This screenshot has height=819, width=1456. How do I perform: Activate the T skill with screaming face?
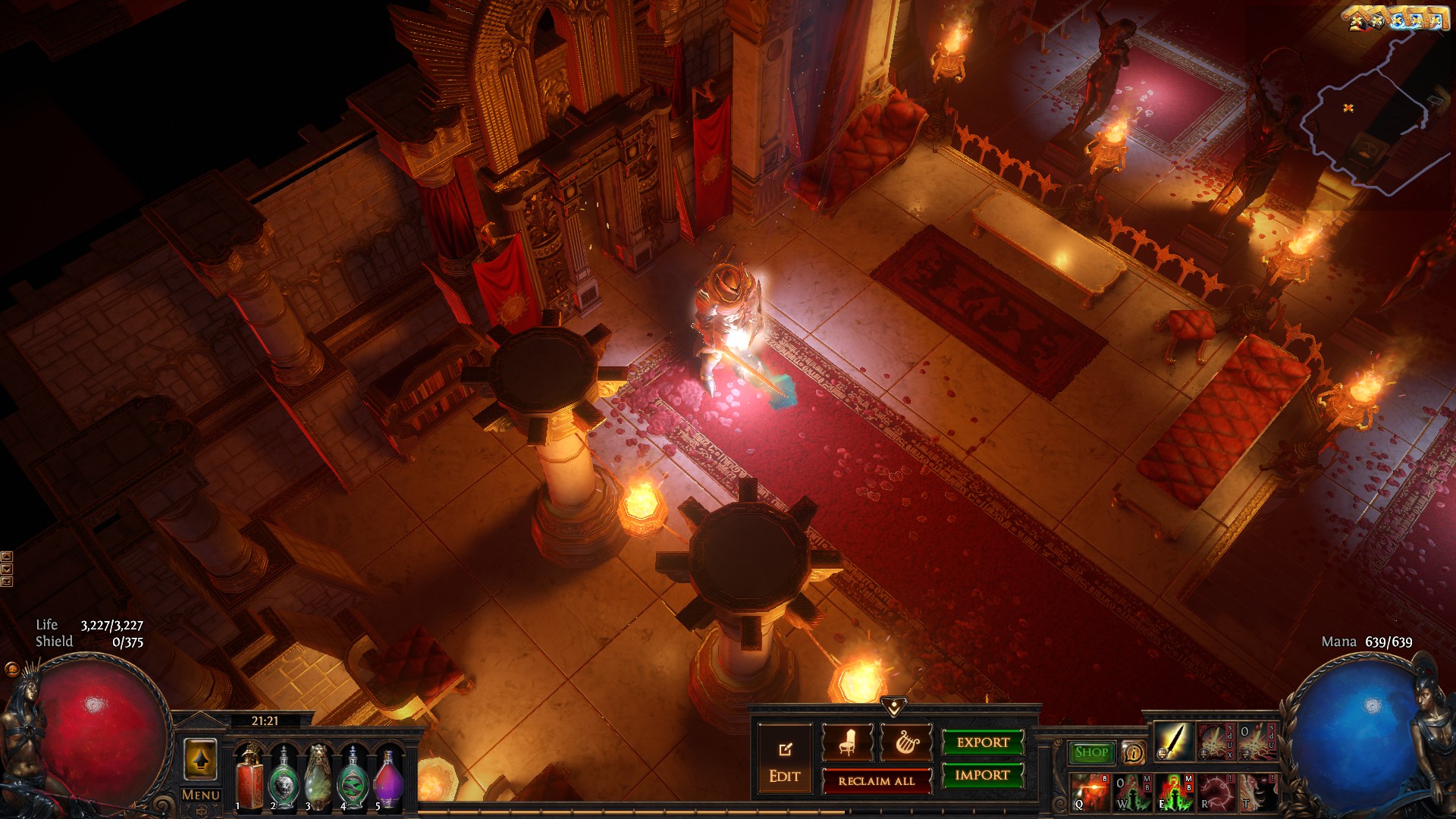(1257, 792)
